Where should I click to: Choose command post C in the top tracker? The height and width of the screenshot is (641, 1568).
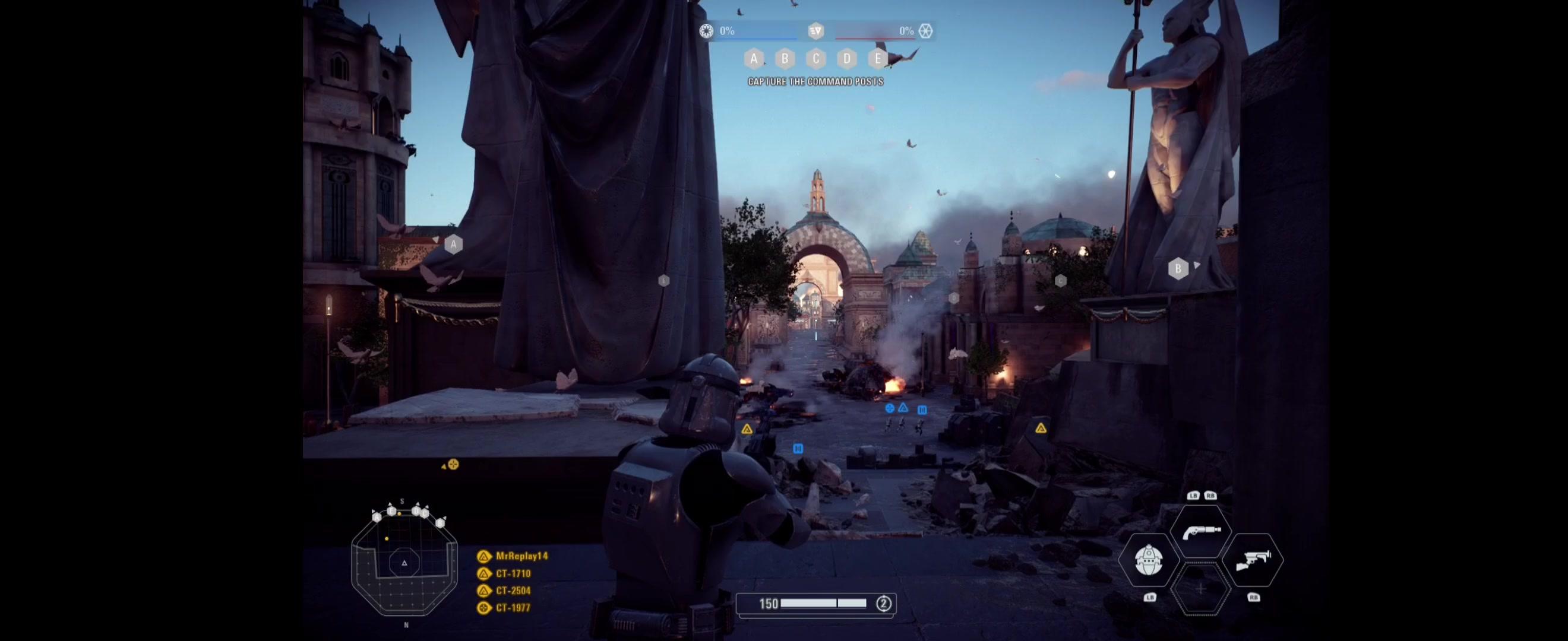(x=815, y=58)
